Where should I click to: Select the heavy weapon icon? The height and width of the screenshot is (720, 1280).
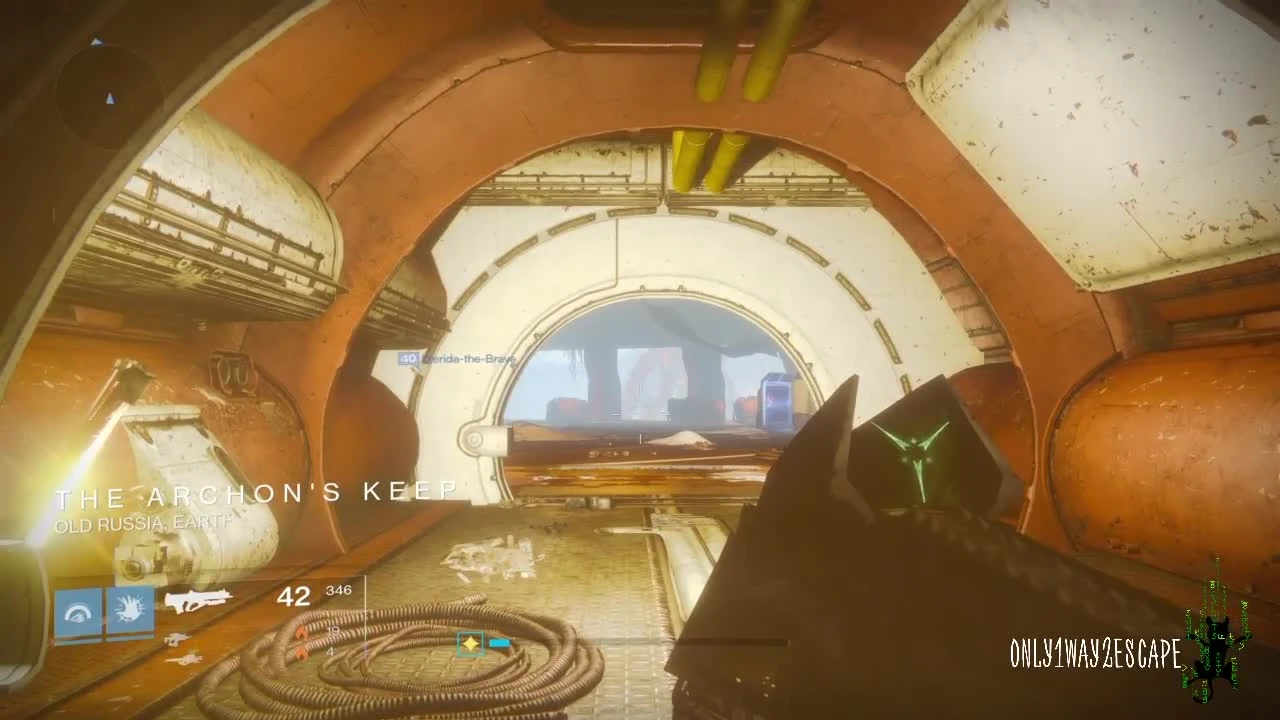tap(185, 658)
